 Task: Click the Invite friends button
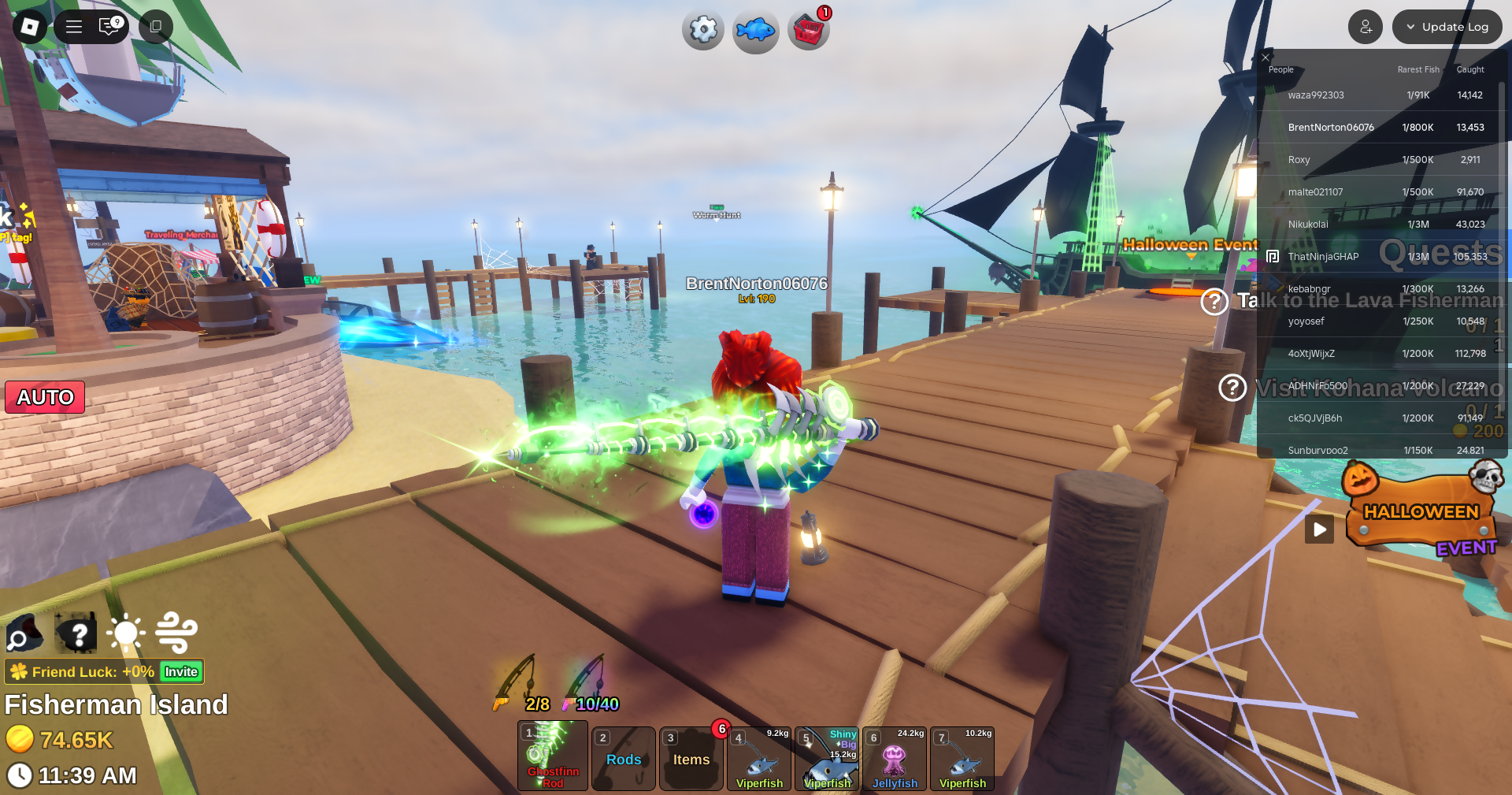click(x=181, y=672)
